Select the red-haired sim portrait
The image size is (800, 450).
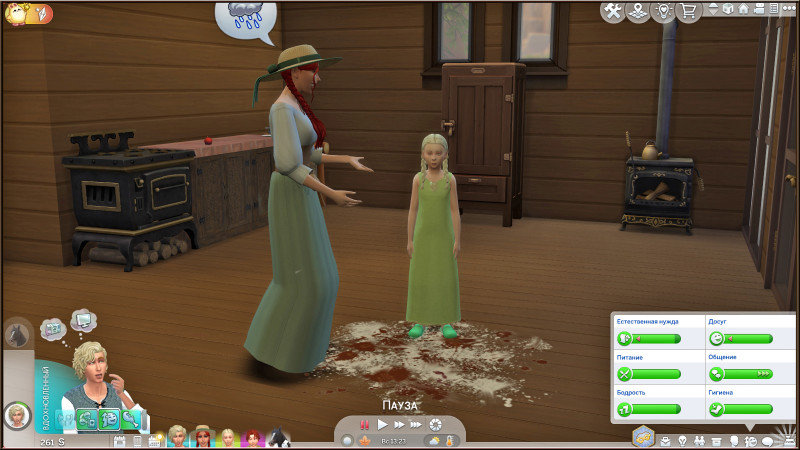pos(251,438)
